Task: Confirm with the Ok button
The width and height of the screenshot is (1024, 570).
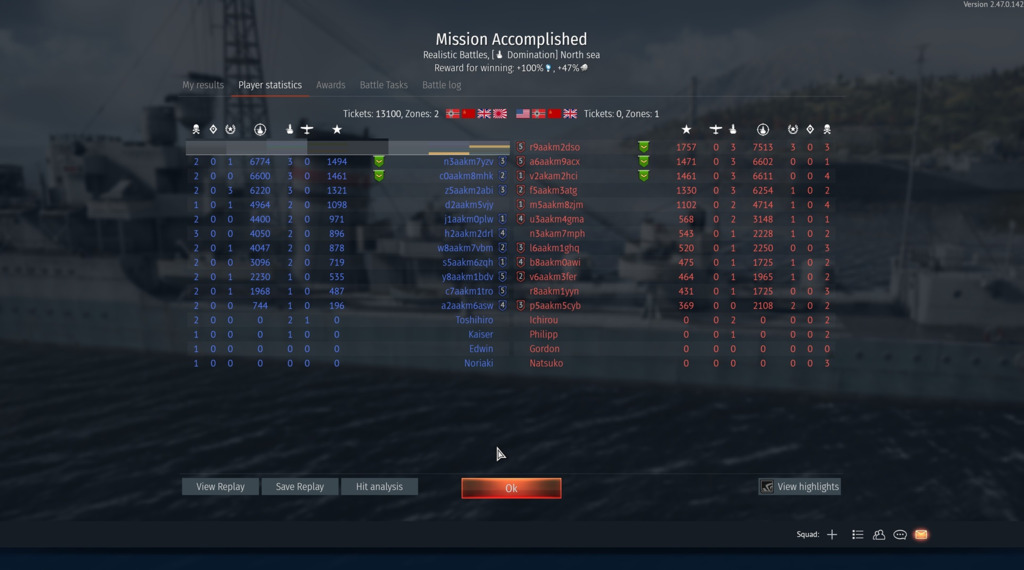Action: (x=511, y=488)
